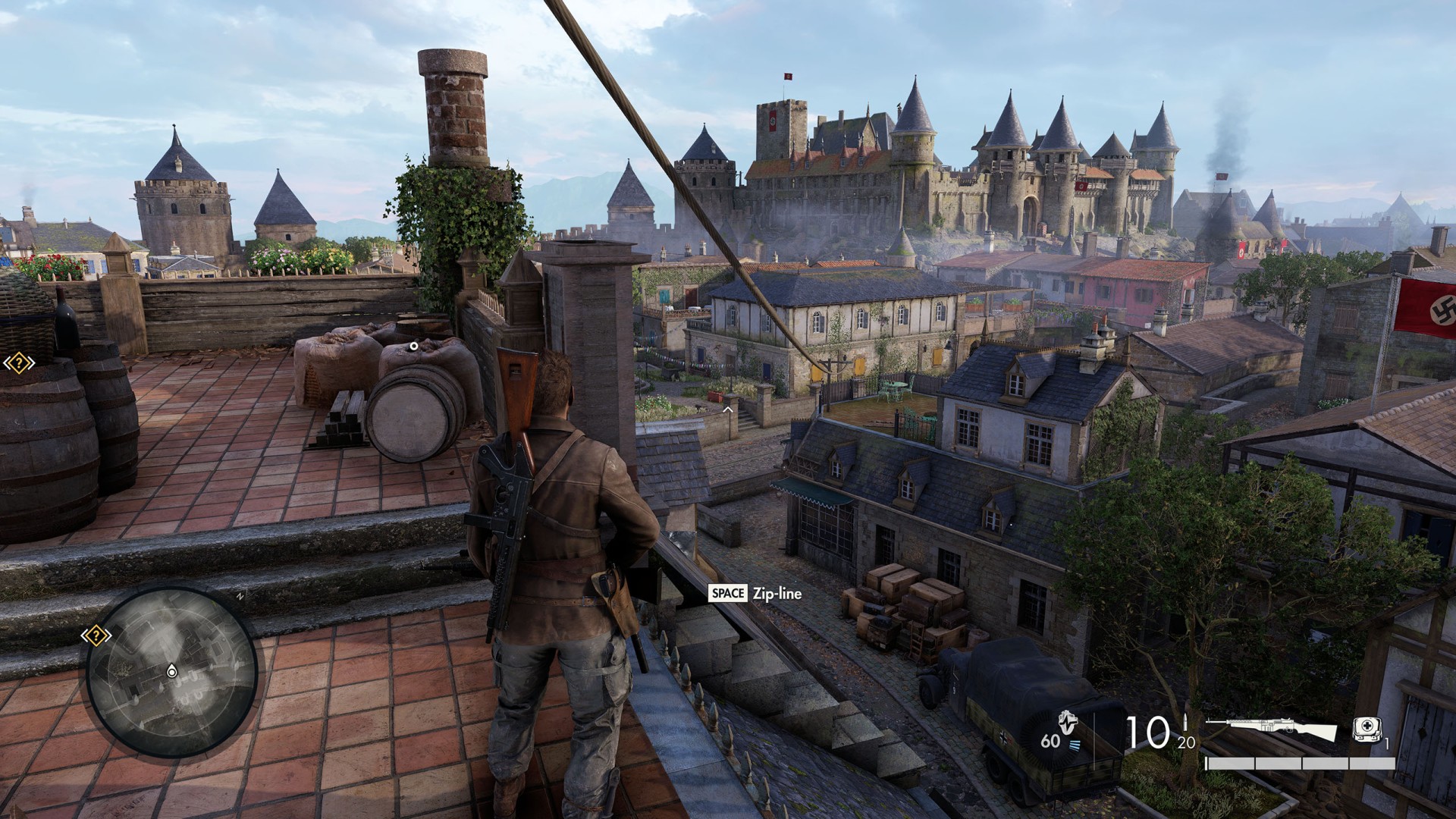Use the medkit item icon

pos(1367,729)
